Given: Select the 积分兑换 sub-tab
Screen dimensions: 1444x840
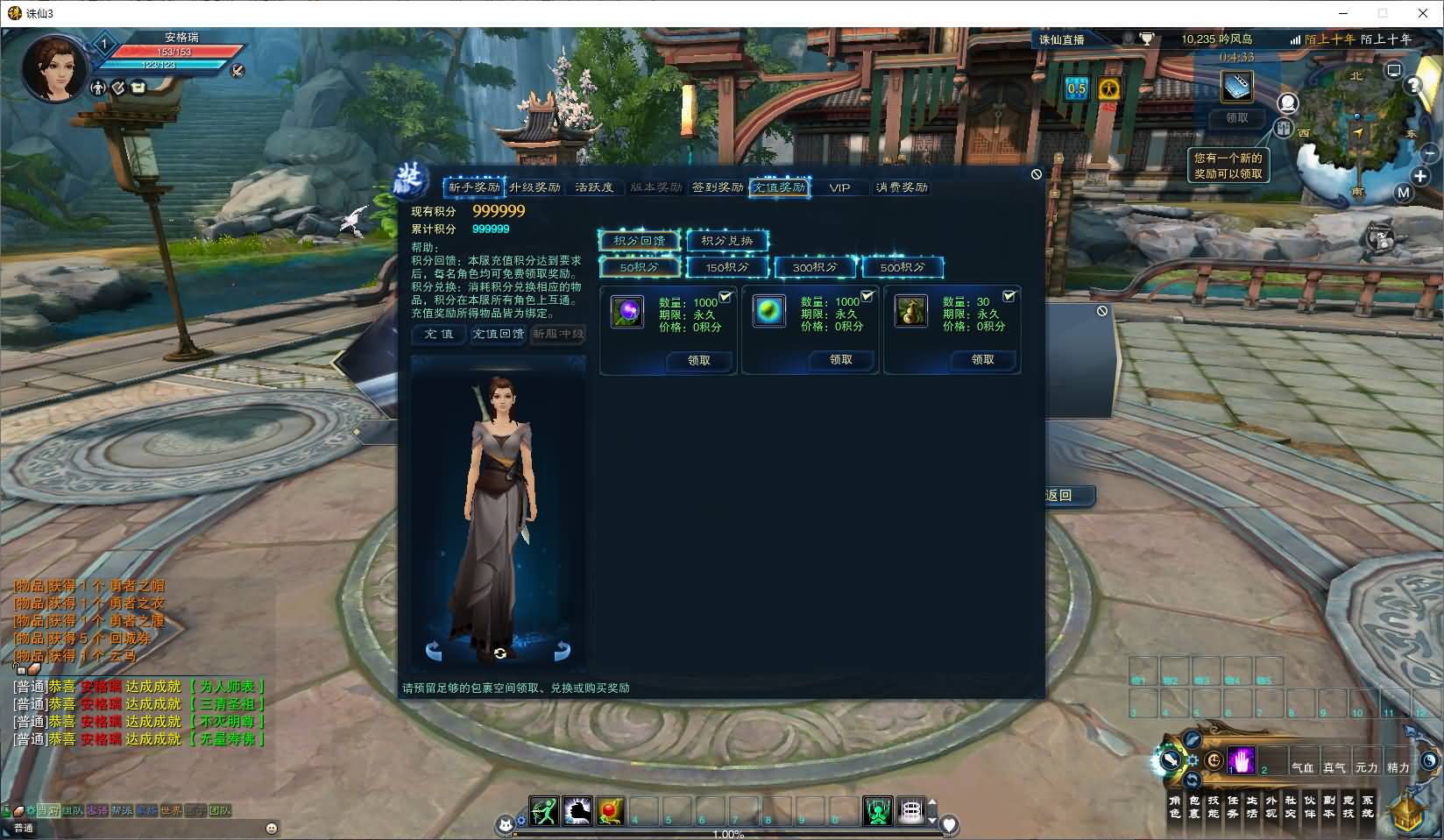Looking at the screenshot, I should click(727, 241).
